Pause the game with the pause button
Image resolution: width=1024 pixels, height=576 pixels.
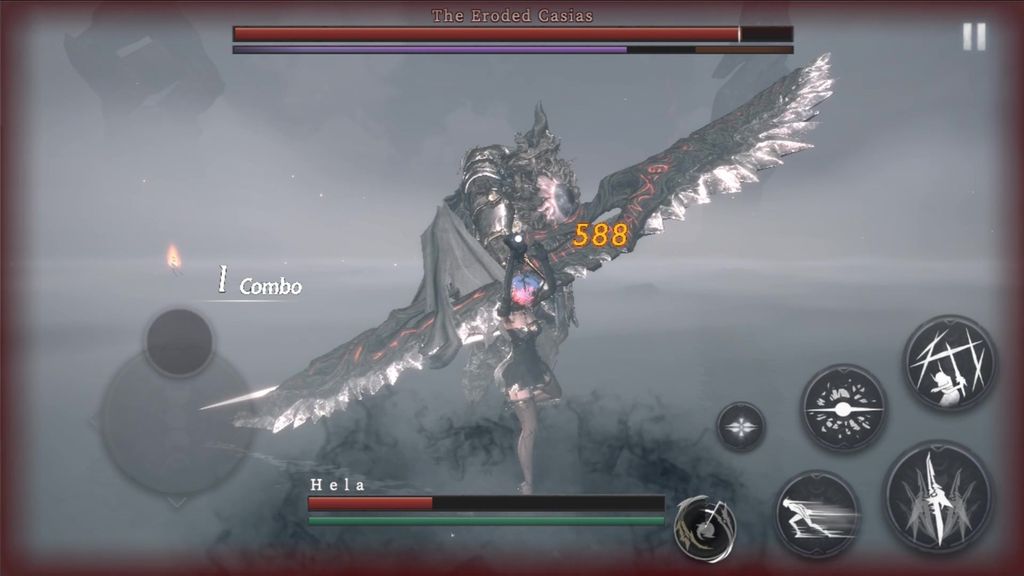(x=973, y=37)
